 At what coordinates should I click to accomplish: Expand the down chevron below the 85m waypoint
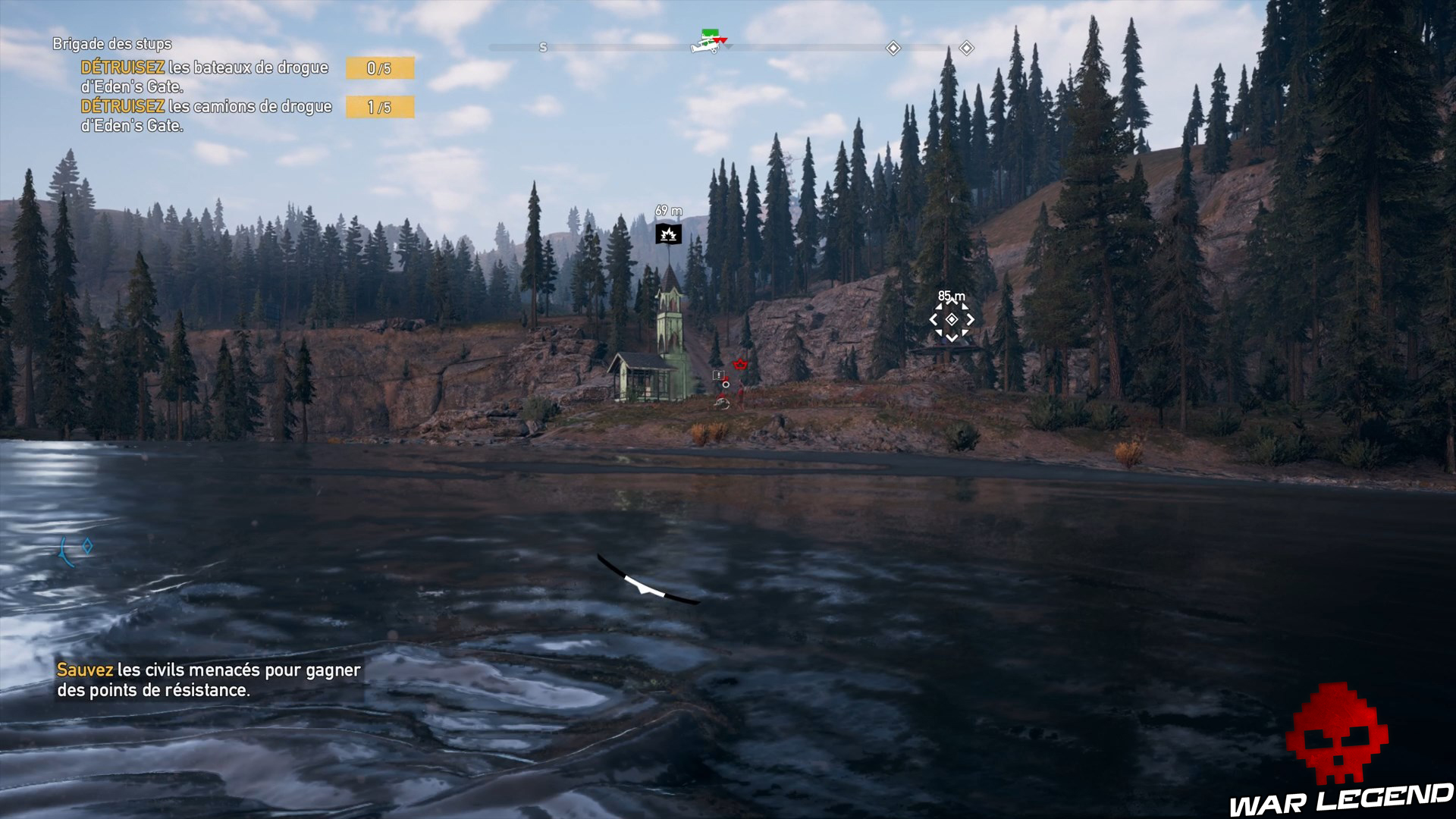(952, 338)
